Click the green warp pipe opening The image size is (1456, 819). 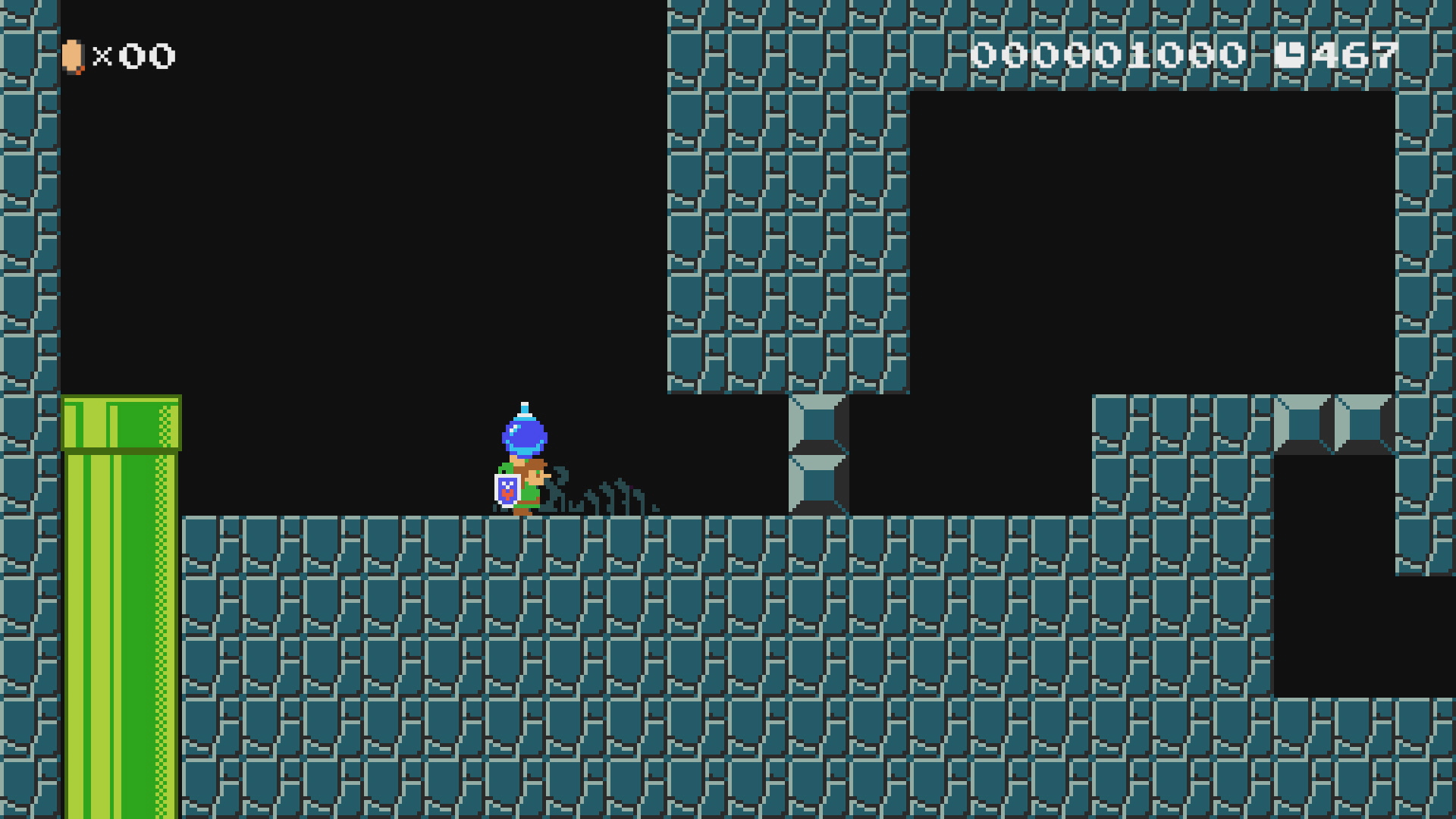click(x=121, y=421)
